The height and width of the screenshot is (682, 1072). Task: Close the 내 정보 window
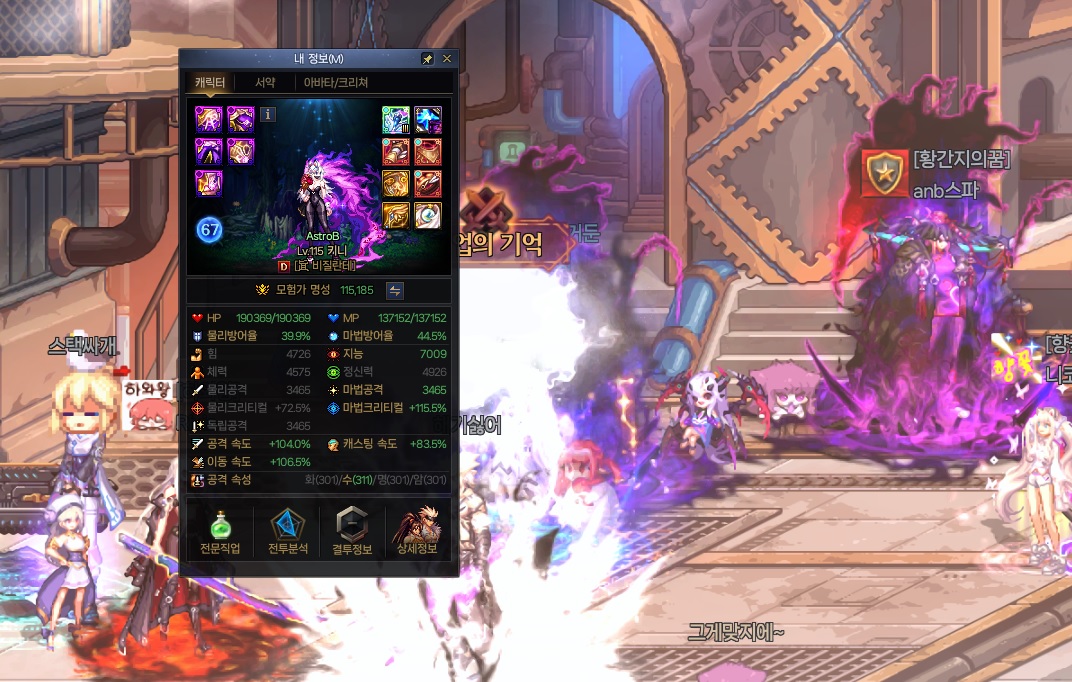coord(447,59)
